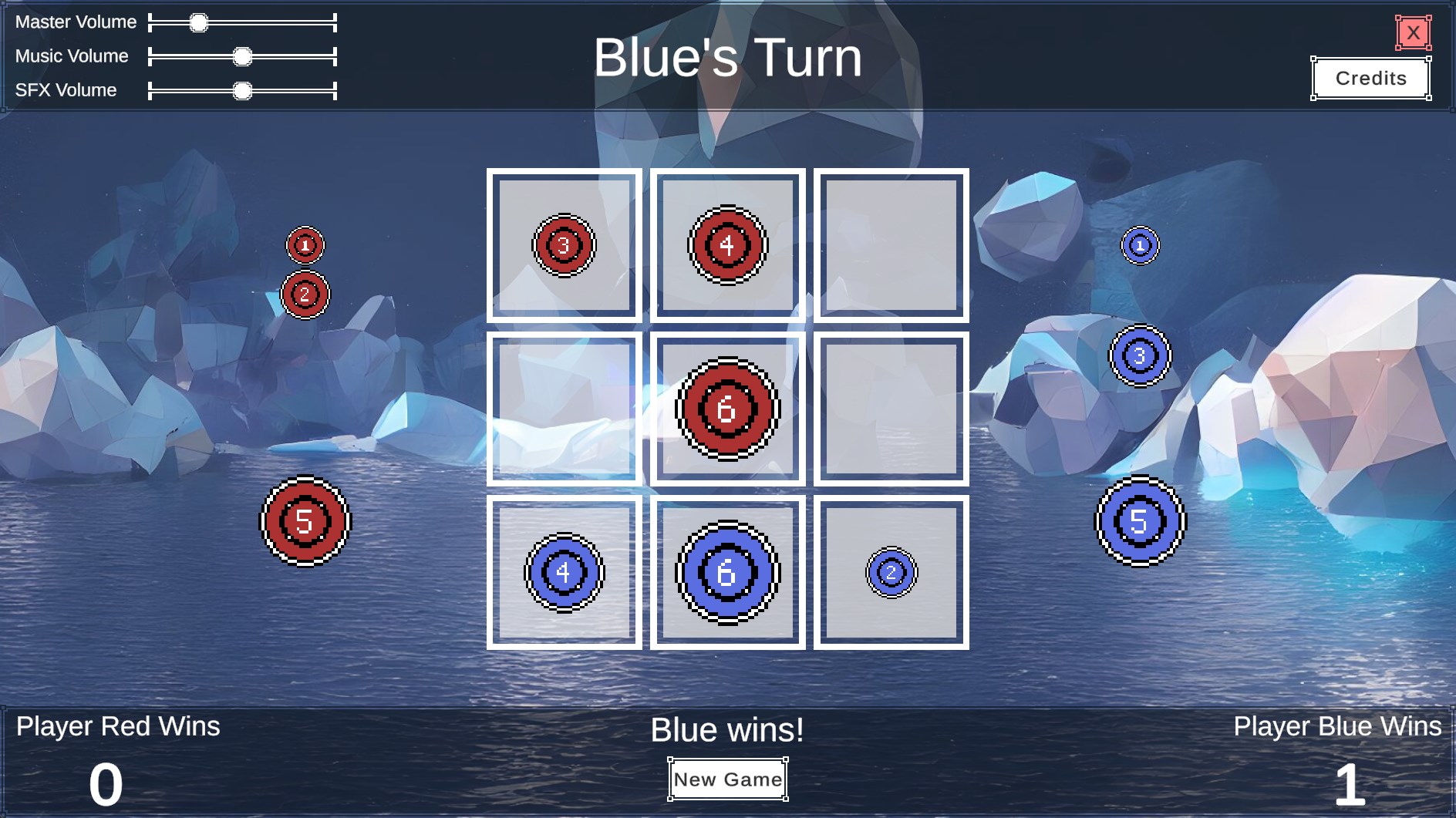
Task: Click the red 6 piece in the center cell
Action: (726, 410)
